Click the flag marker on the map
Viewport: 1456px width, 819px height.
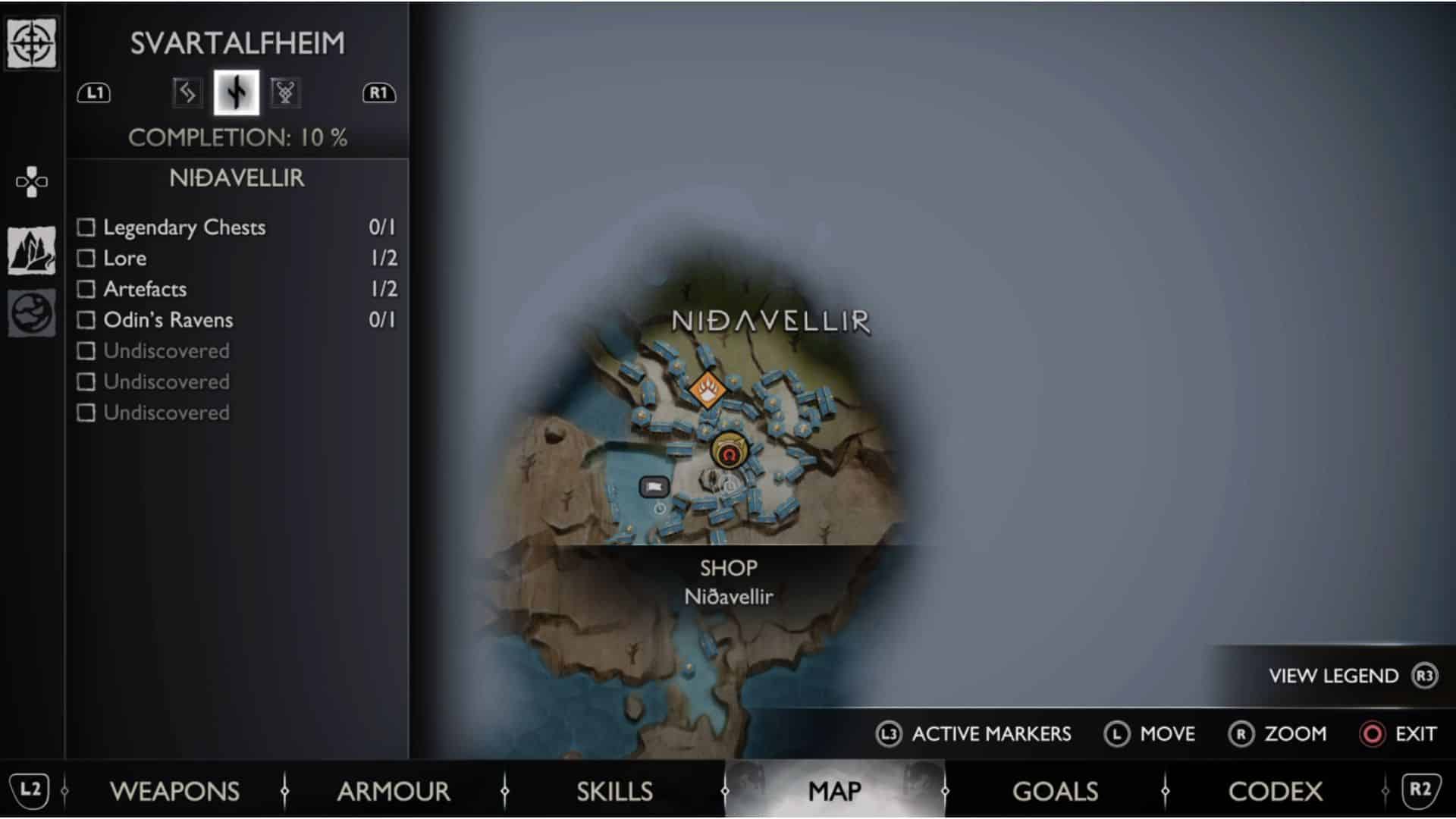point(654,486)
